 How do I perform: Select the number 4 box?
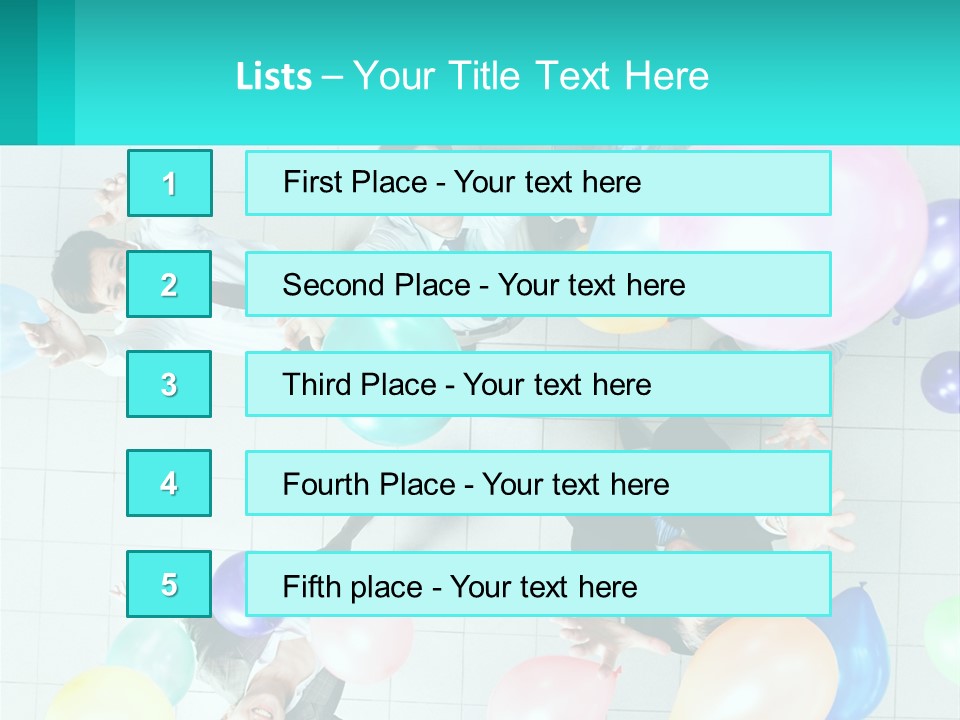[x=169, y=483]
